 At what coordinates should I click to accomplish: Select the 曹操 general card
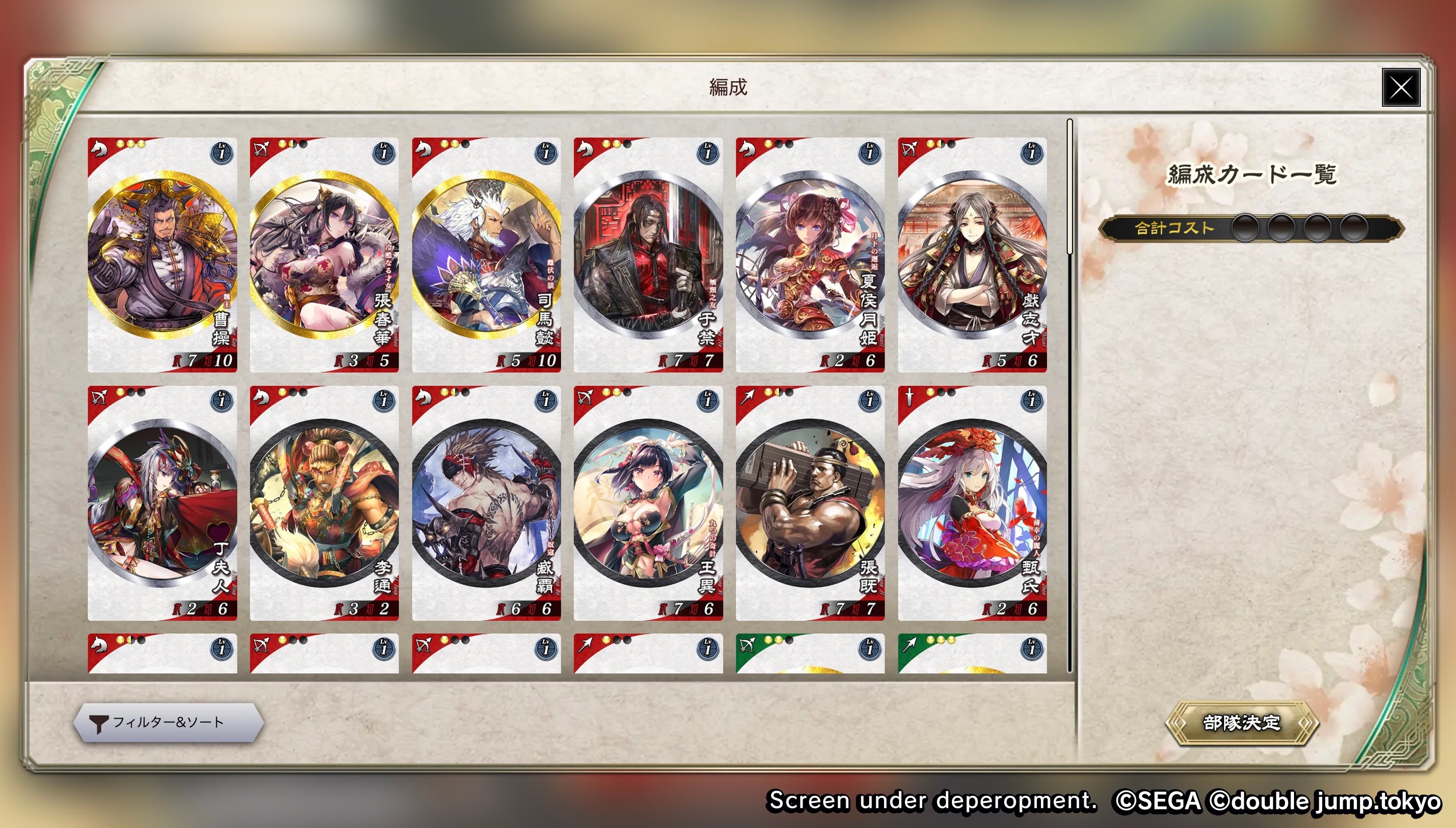pos(162,255)
